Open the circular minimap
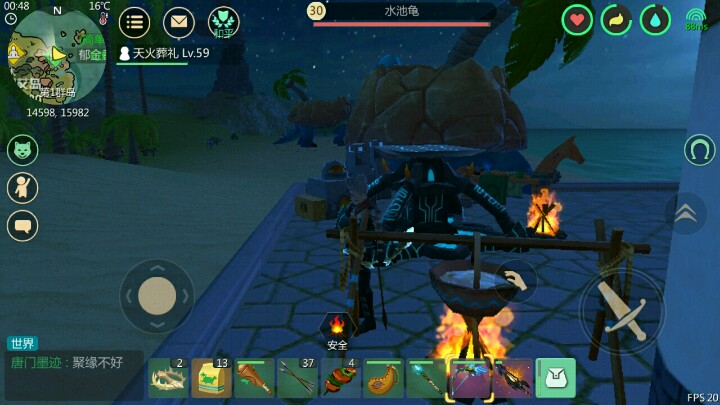The image size is (720, 405). click(58, 55)
